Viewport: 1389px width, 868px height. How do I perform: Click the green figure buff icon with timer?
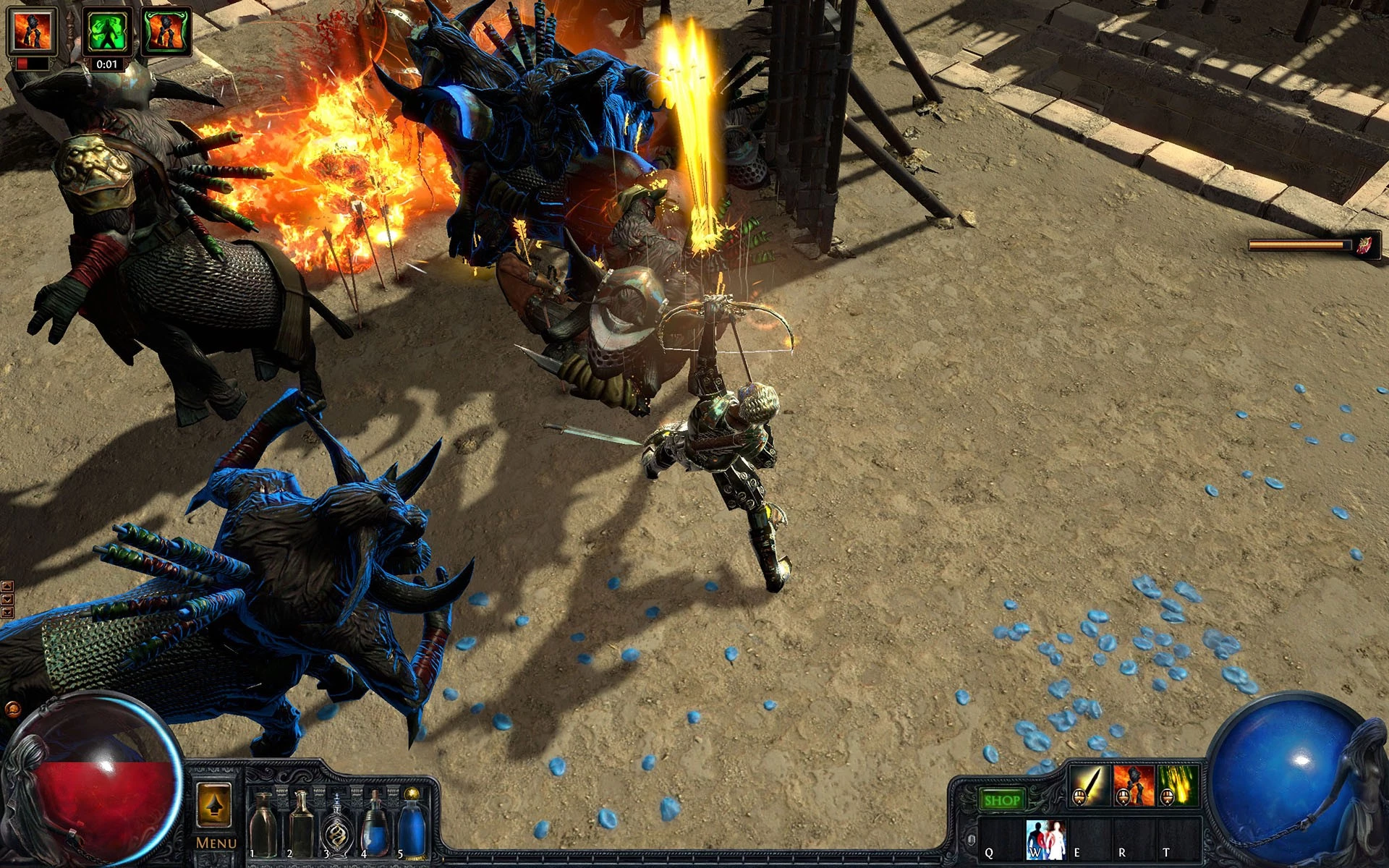107,32
